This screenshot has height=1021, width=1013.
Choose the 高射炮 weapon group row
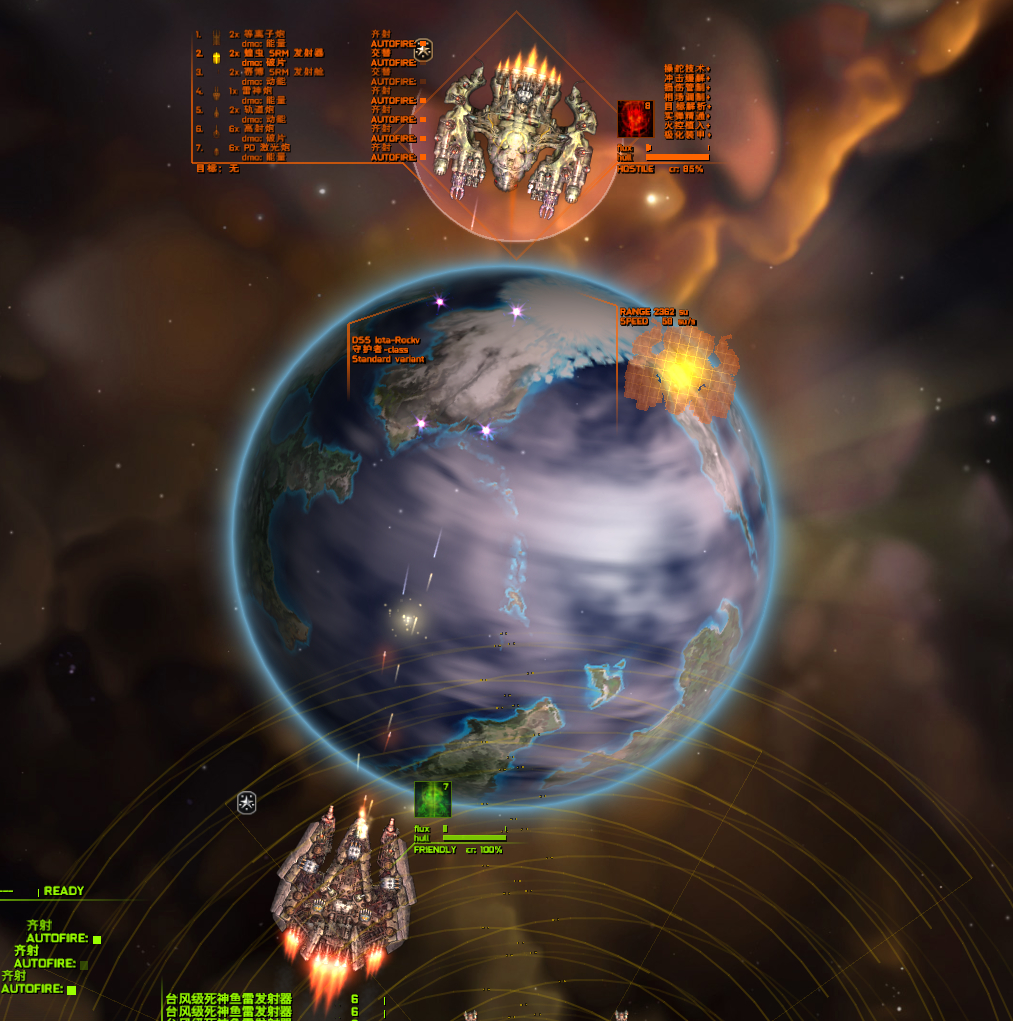[x=264, y=129]
